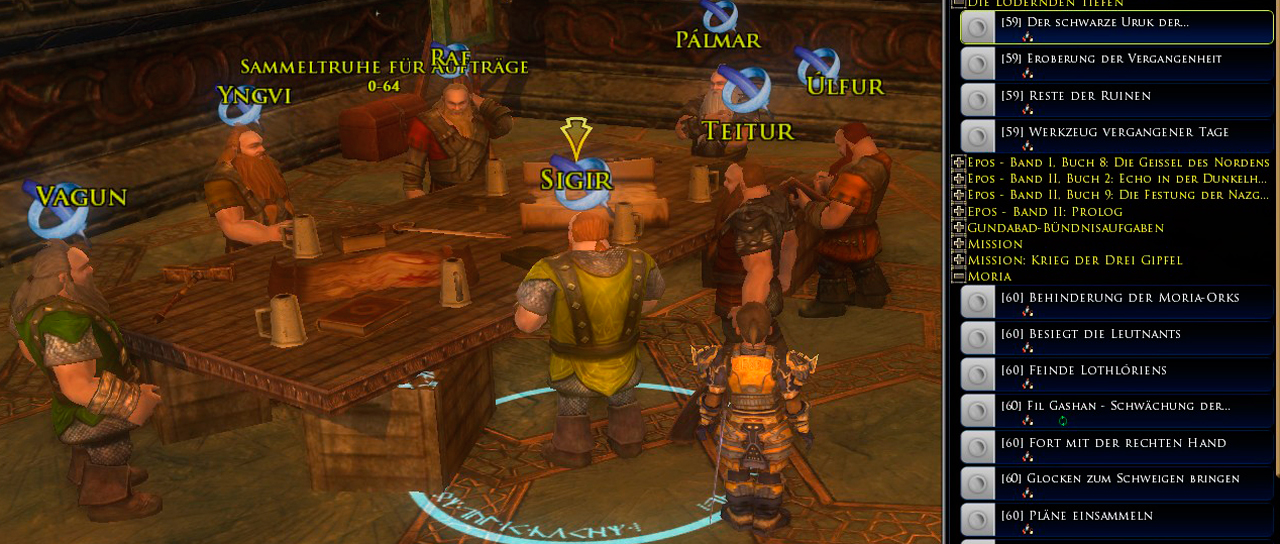Choose the quest Feinde Lothlóriens
The image size is (1280, 544).
coord(1083,371)
